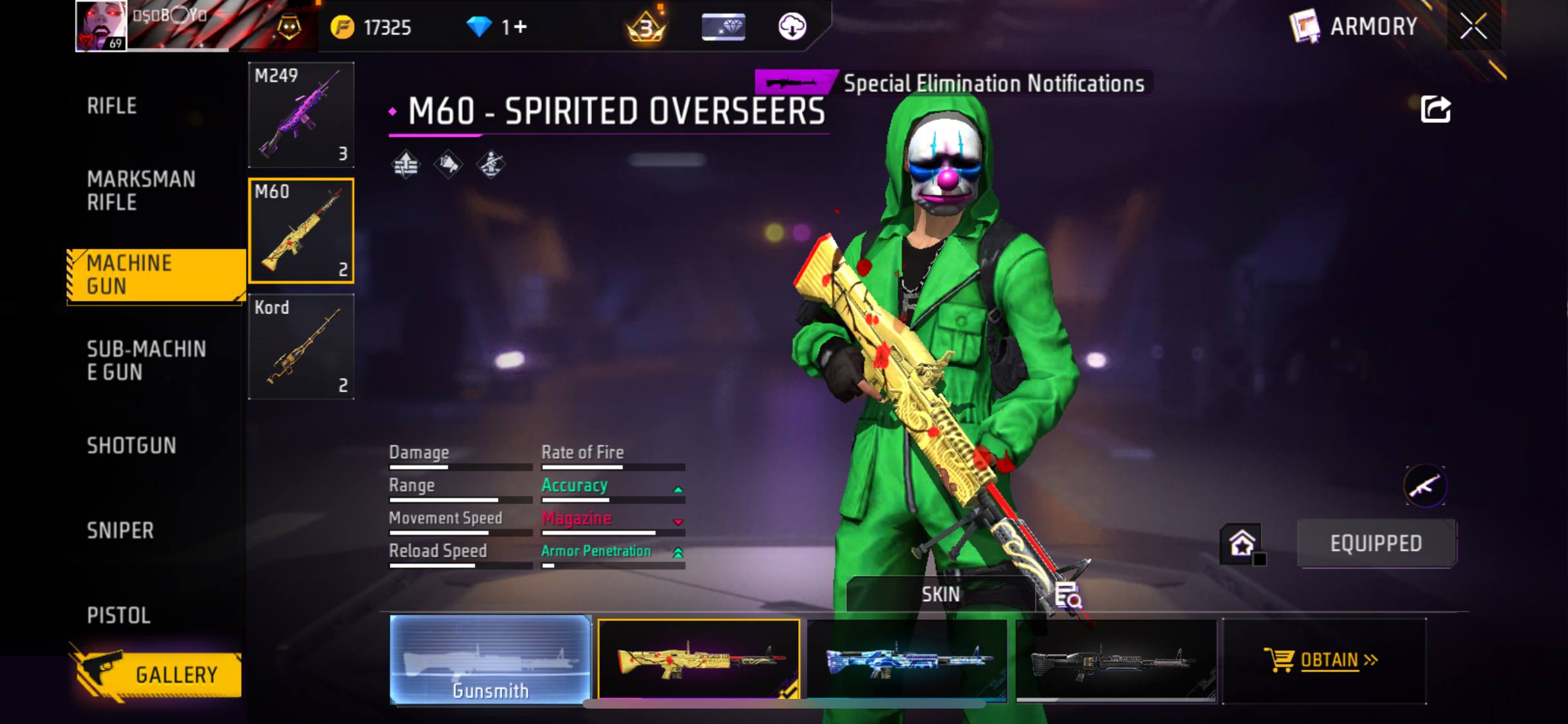Screen dimensions: 1568x724
Task: Open the weapon Gallery
Action: click(x=158, y=674)
